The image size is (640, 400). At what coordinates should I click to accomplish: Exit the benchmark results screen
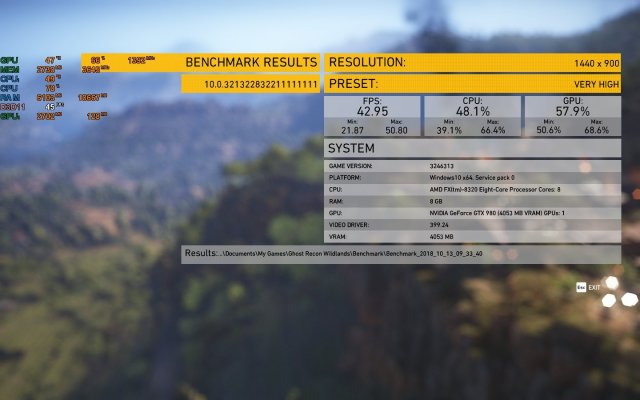pyautogui.click(x=589, y=287)
